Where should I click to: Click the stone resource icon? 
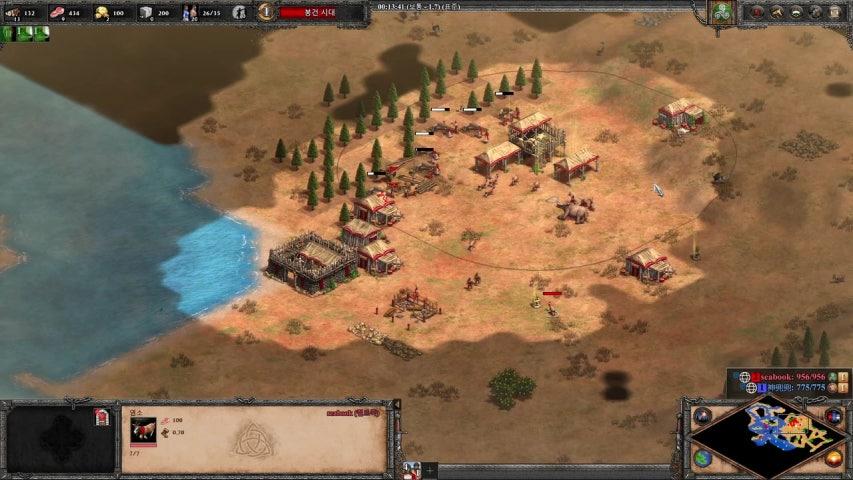(x=146, y=13)
